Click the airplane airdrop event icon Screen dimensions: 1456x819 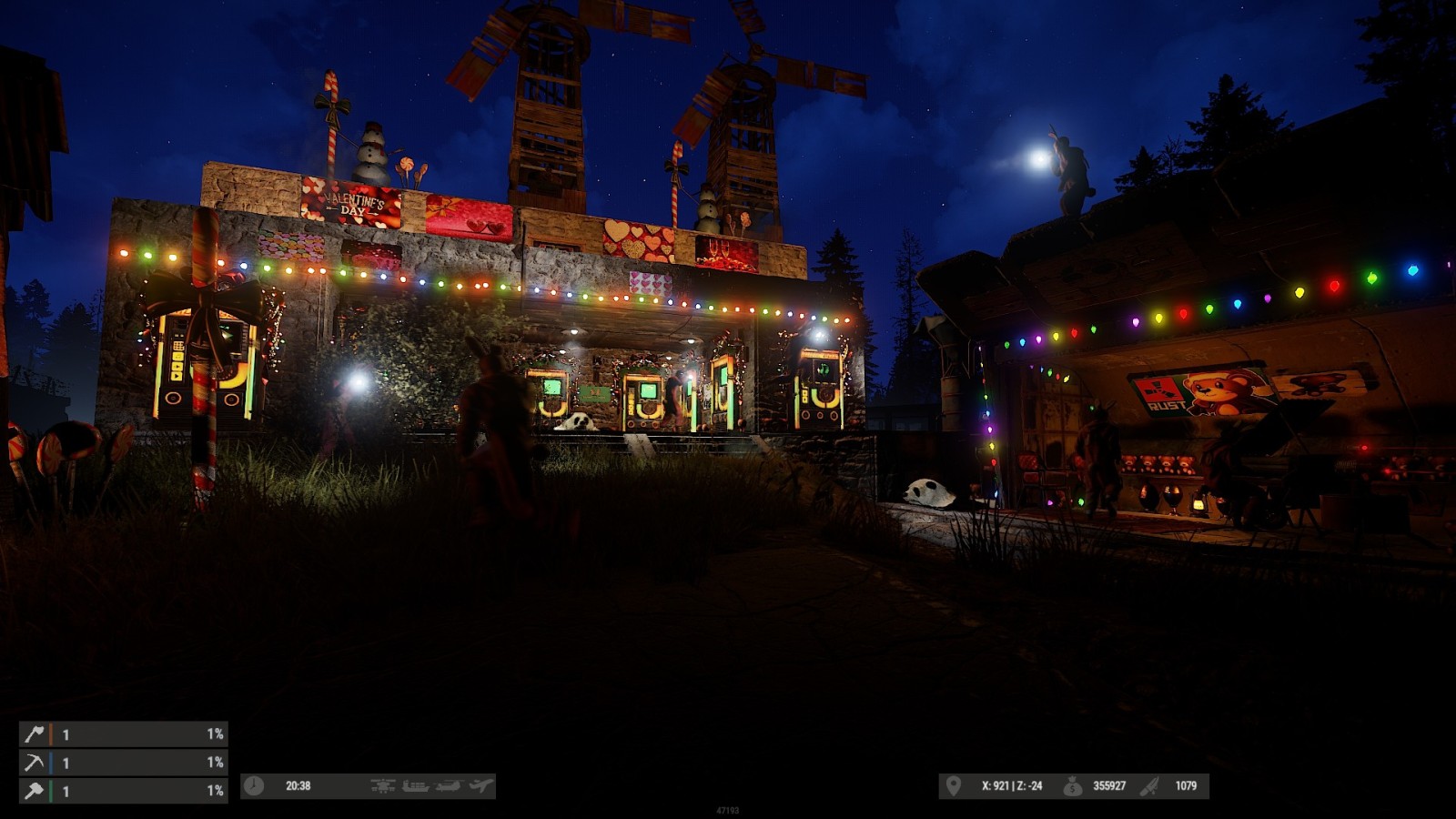[480, 786]
